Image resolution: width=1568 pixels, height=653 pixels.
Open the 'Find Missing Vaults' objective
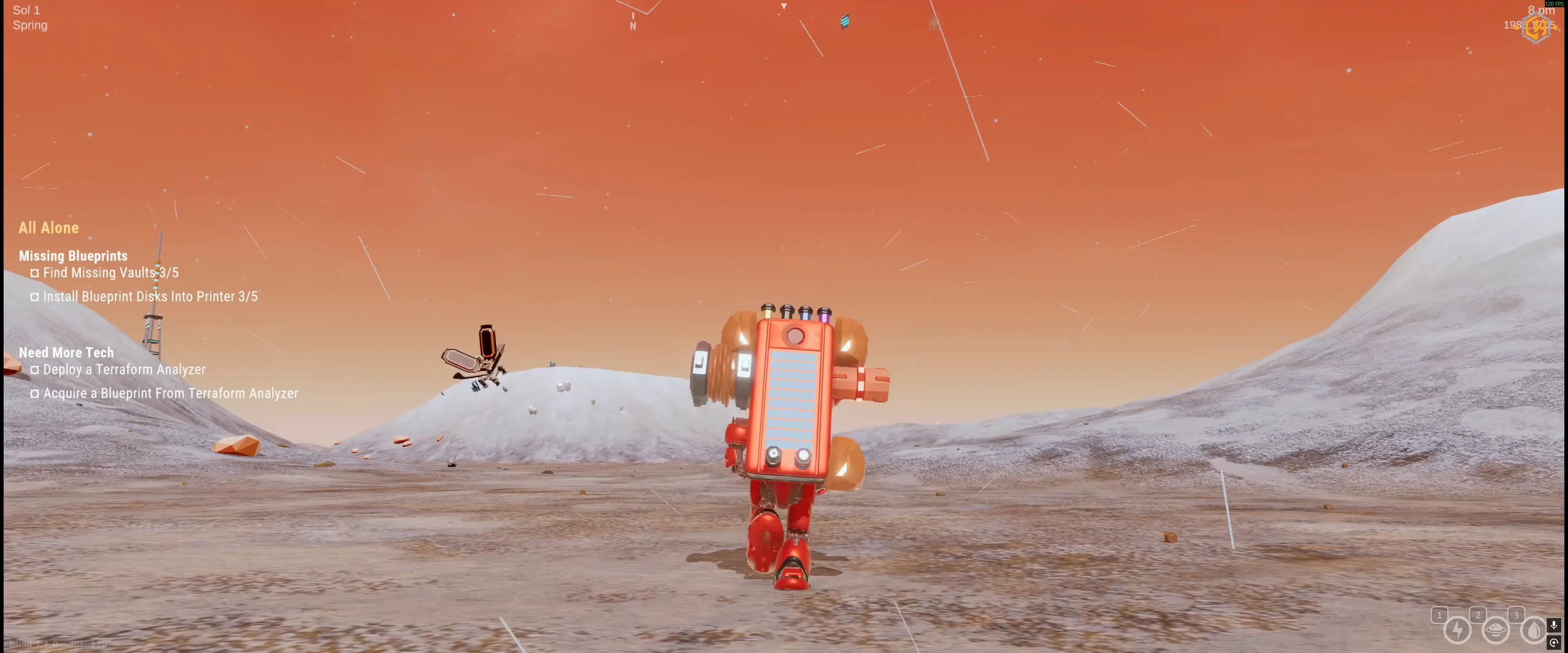coord(110,273)
